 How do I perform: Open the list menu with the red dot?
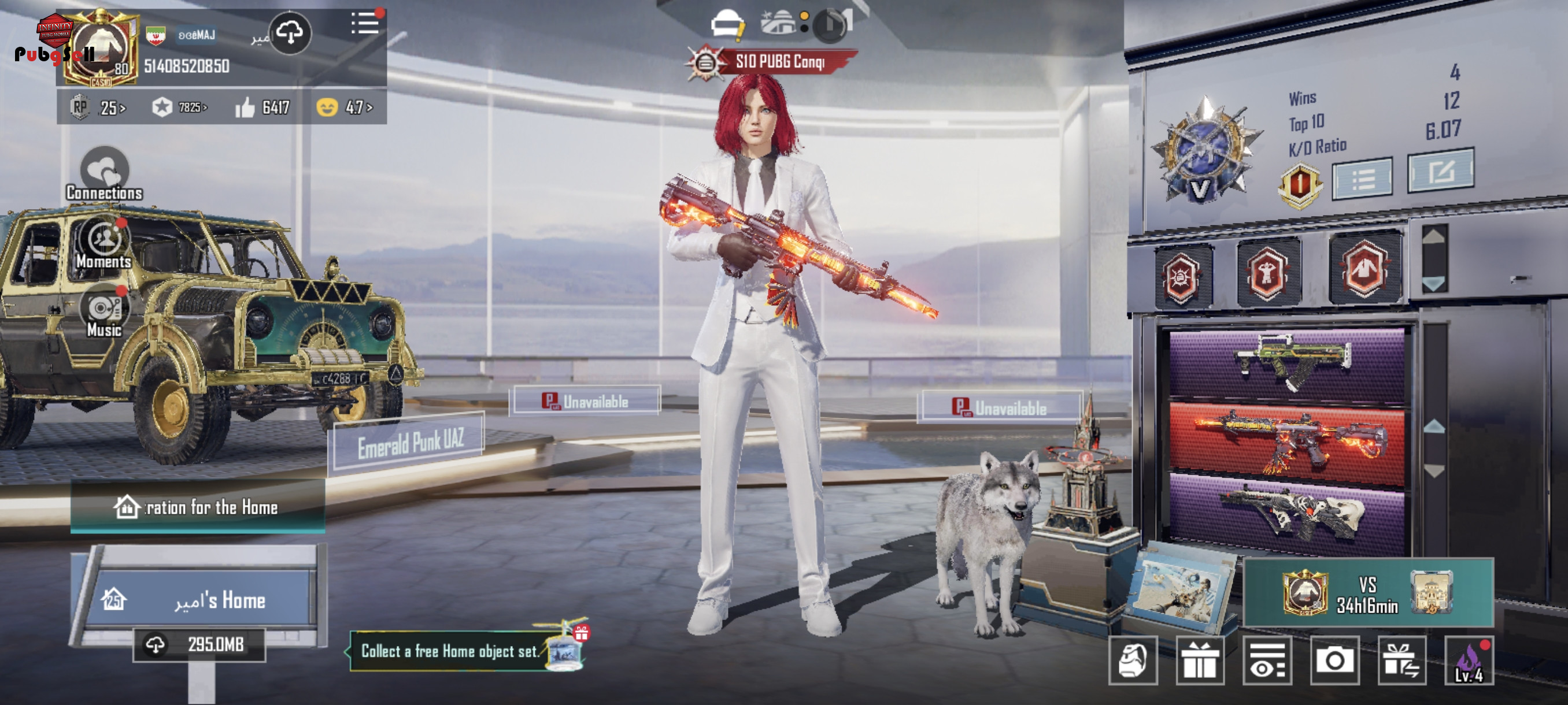tap(365, 24)
